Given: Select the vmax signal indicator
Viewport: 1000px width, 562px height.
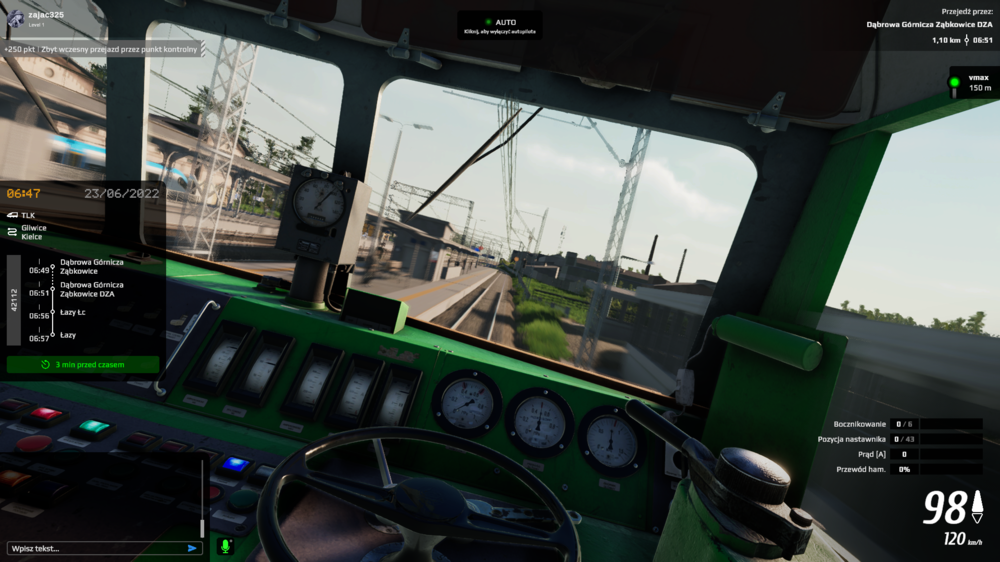Looking at the screenshot, I should [972, 83].
